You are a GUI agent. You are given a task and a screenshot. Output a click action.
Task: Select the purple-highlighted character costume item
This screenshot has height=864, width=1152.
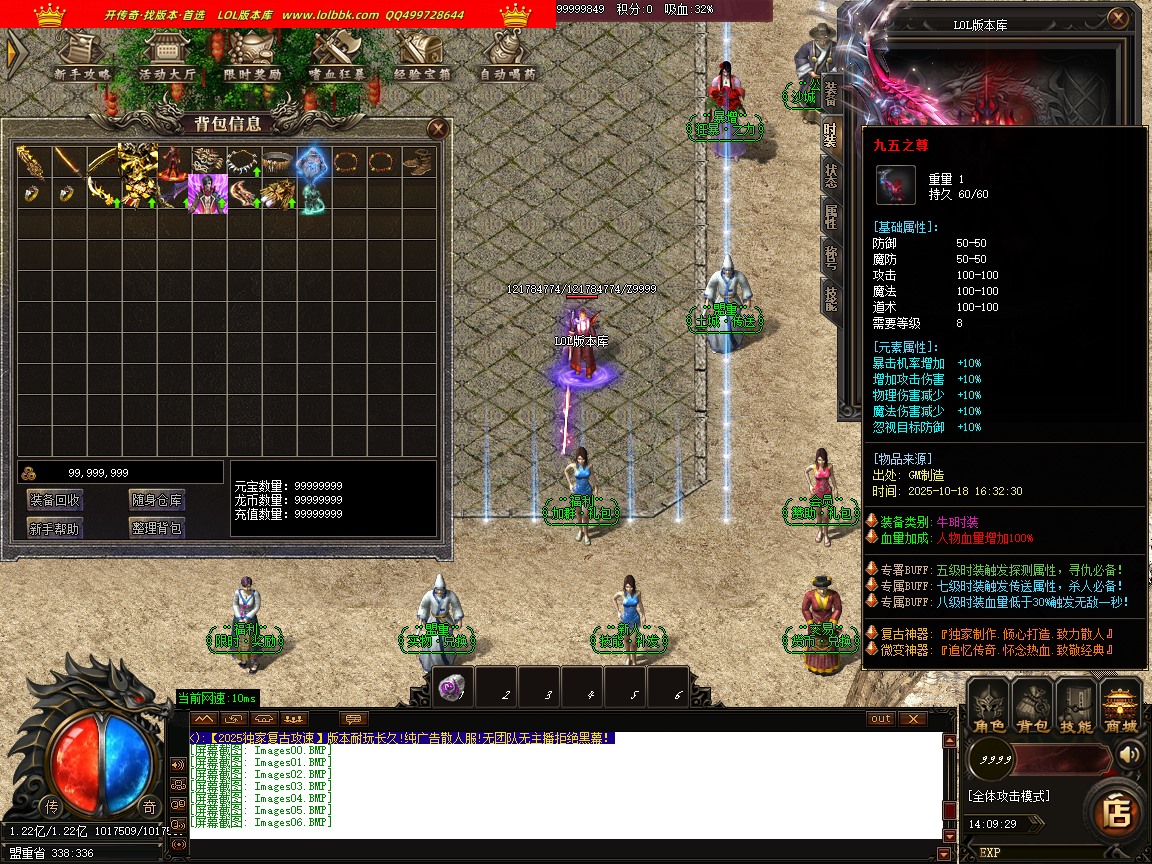[x=209, y=194]
